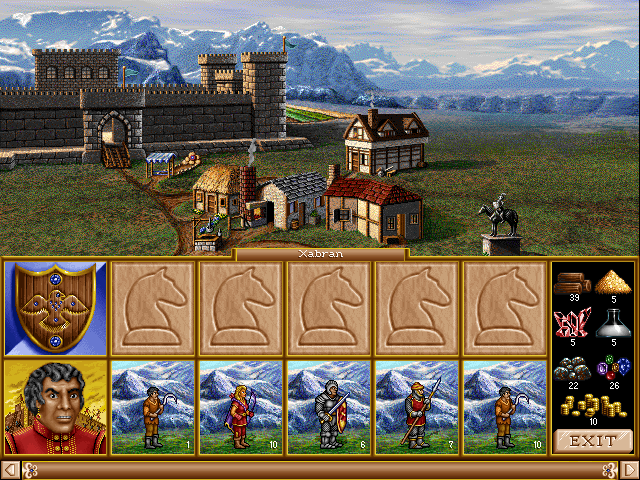Pick the single peasant troop slot

click(x=154, y=407)
